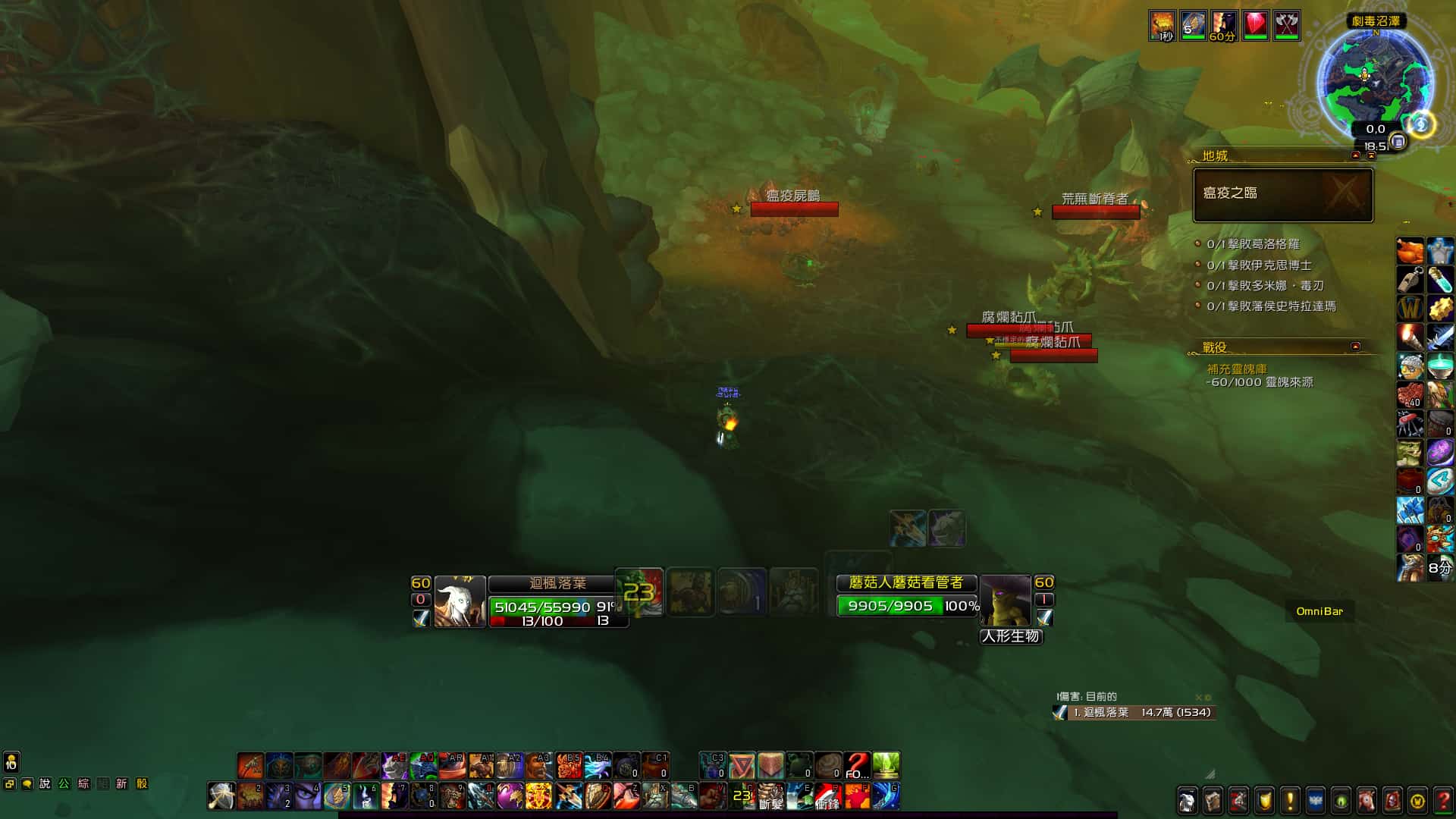Open the guild banner micro button

pyautogui.click(x=1316, y=801)
